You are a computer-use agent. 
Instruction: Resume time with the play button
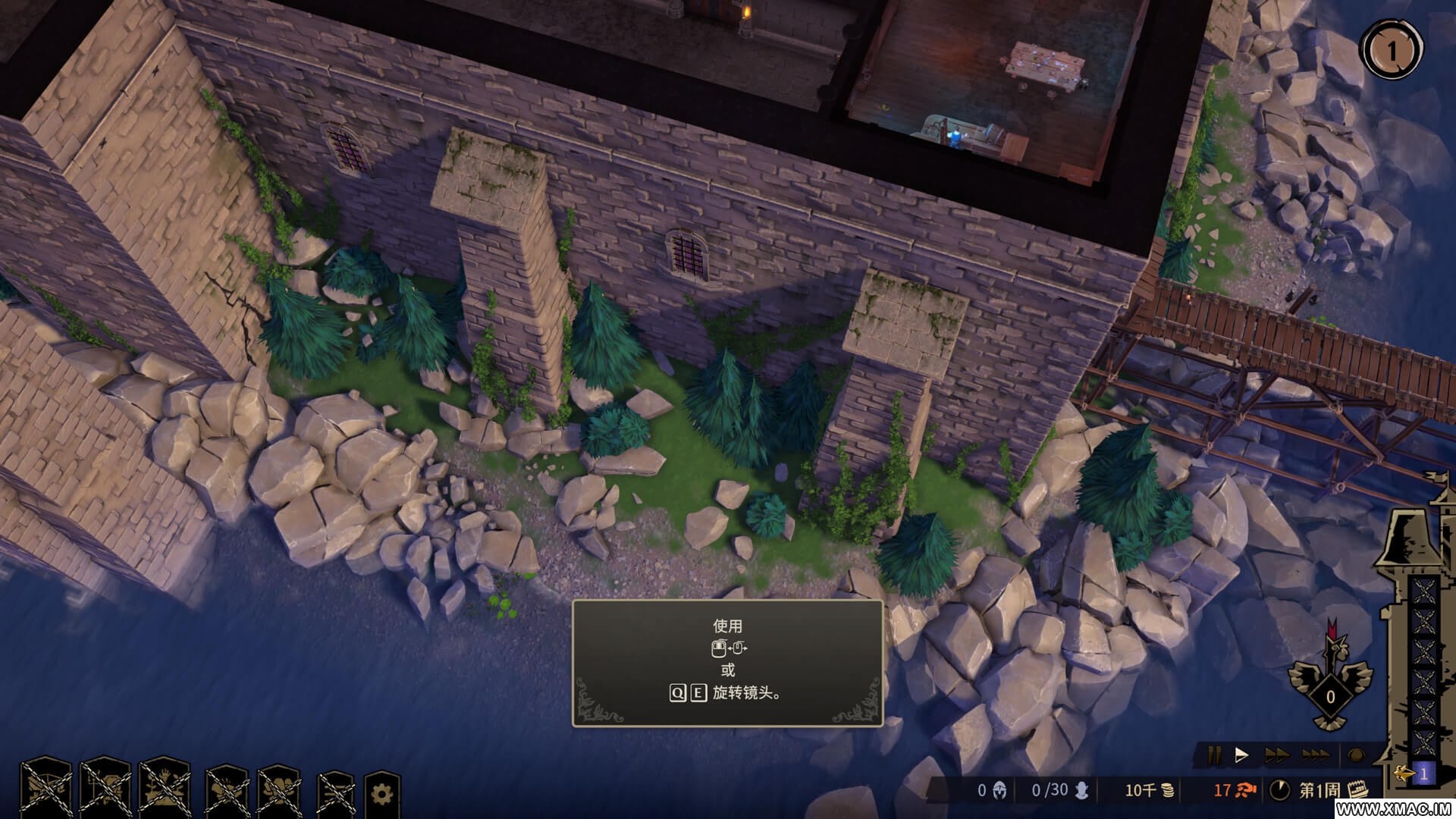[1243, 755]
